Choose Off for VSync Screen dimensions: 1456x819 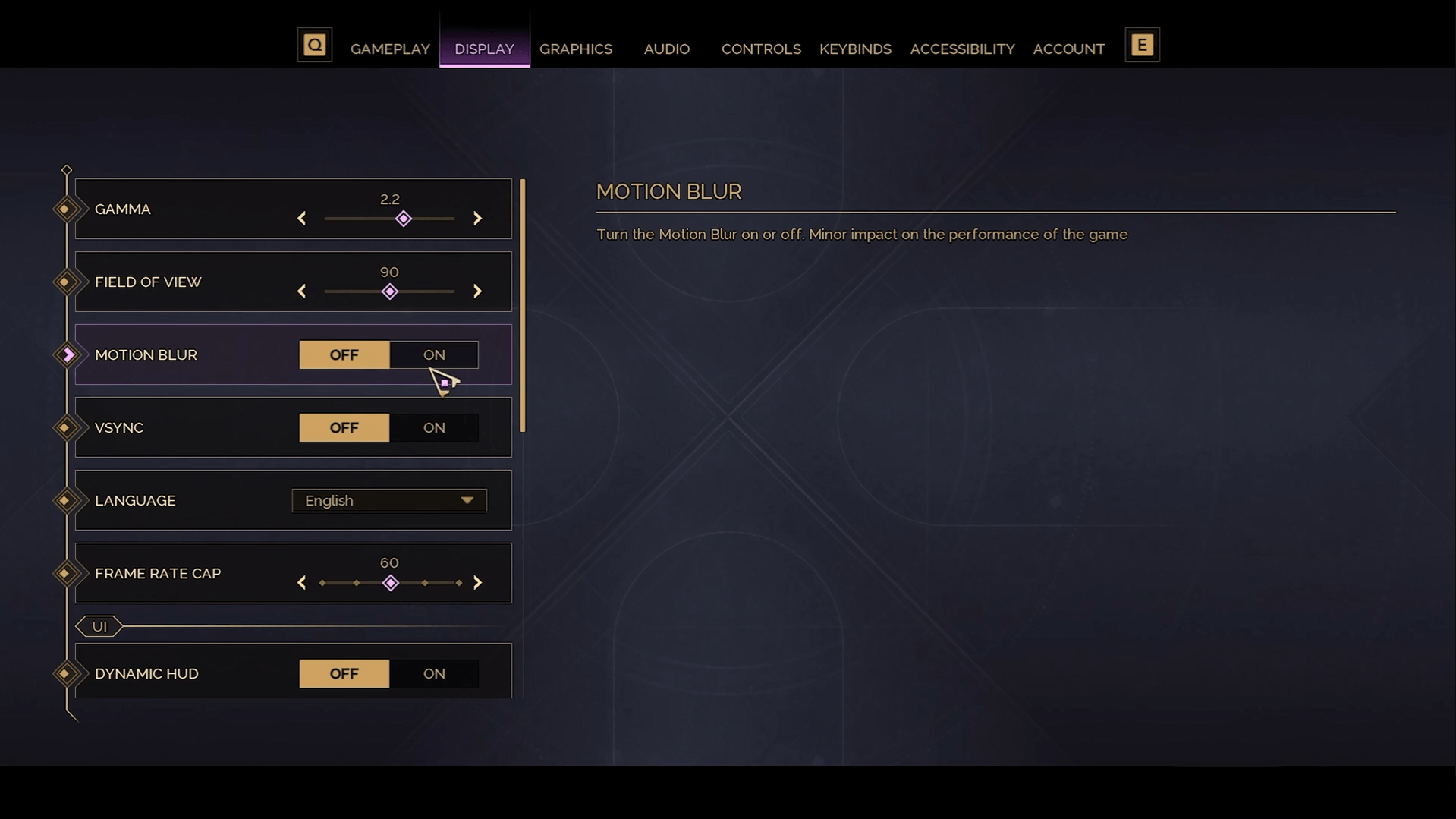[x=344, y=427]
